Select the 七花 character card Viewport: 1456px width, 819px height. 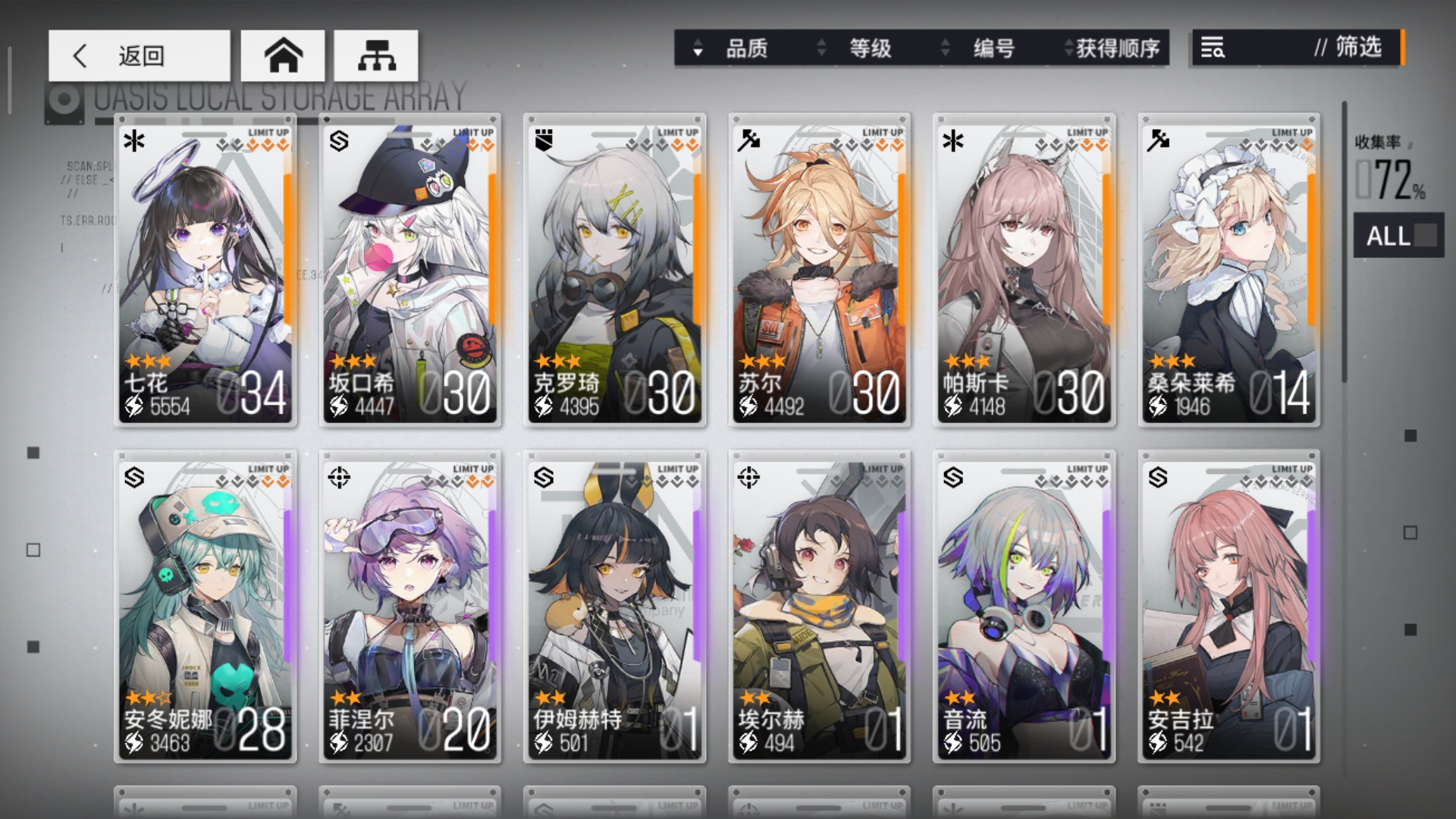(x=206, y=269)
